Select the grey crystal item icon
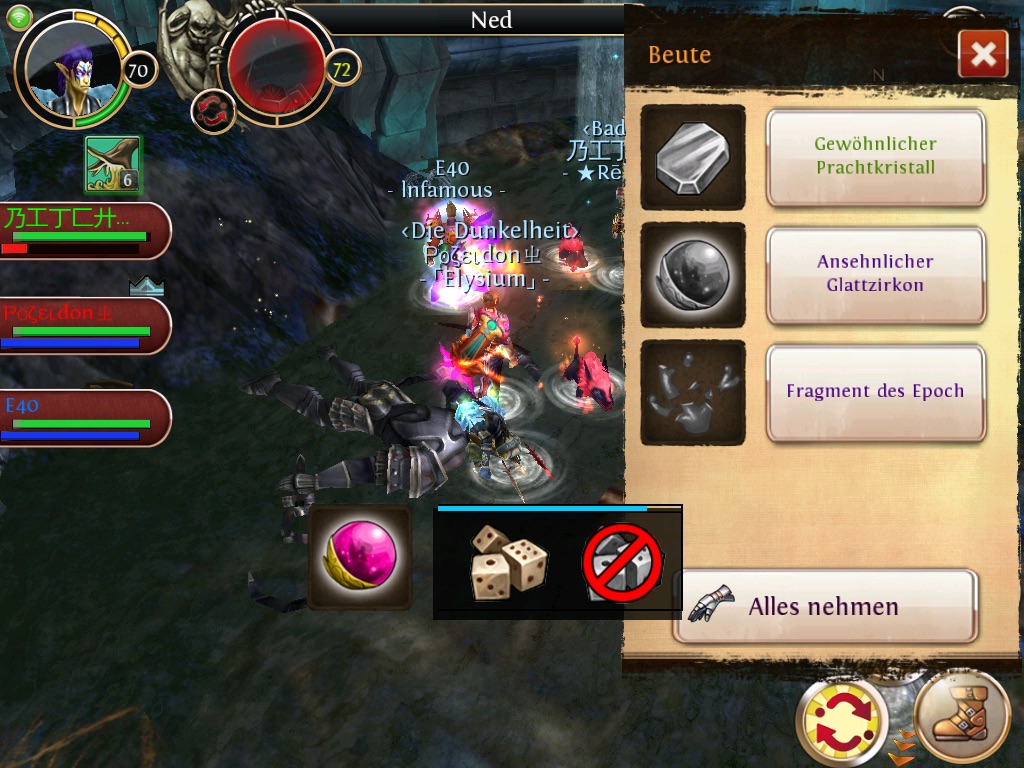The image size is (1024, 768). click(692, 157)
